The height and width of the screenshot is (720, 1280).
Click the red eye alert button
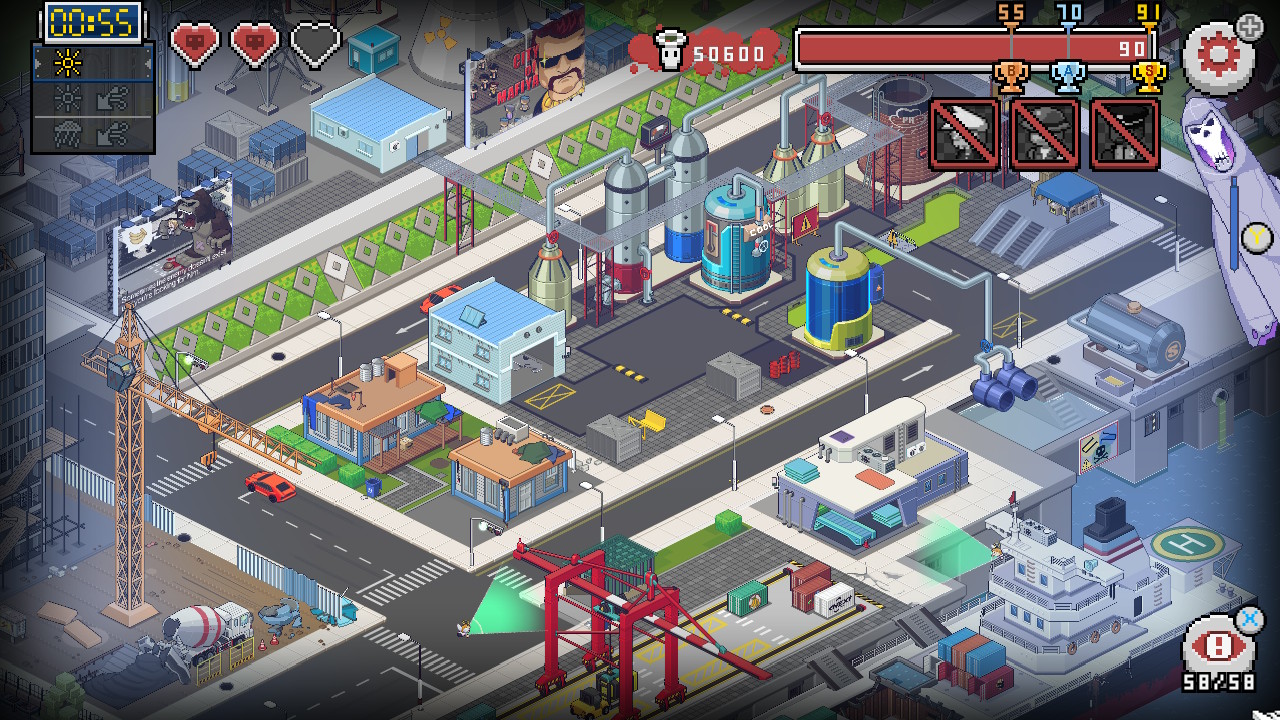(x=1218, y=646)
